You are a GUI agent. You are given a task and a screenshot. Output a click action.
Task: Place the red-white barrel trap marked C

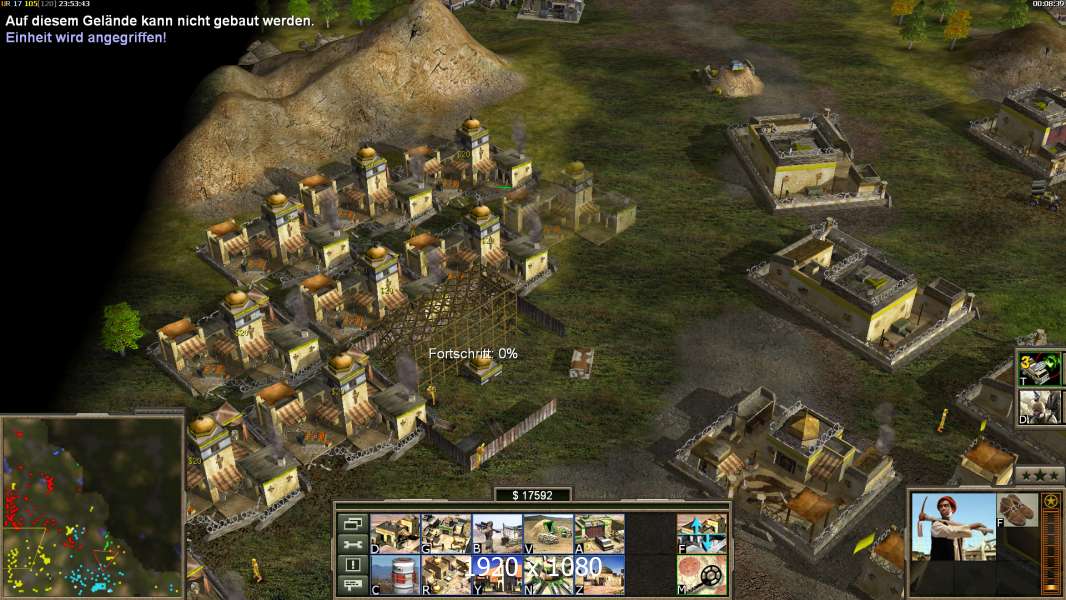tap(395, 574)
